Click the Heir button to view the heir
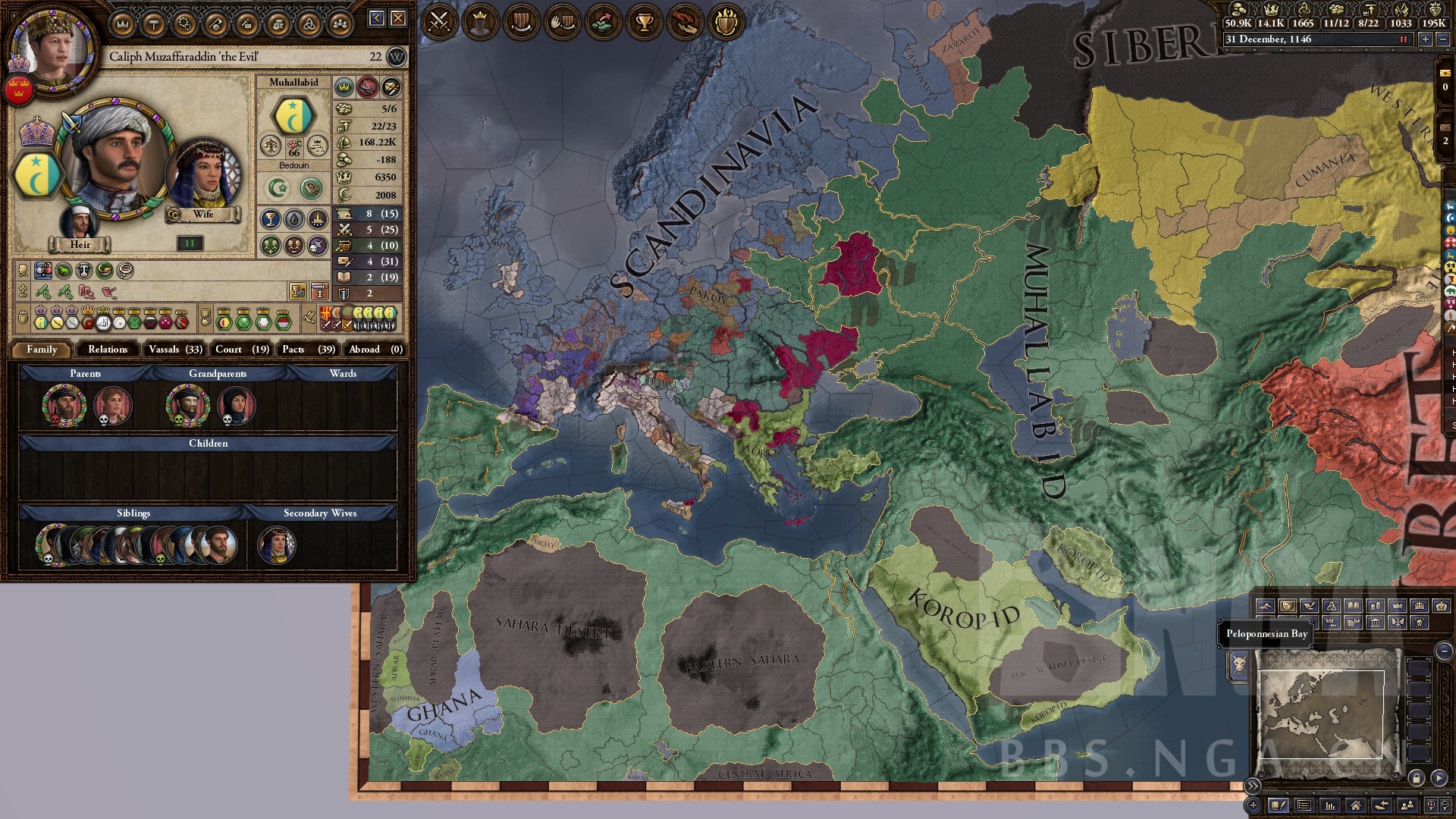 (80, 244)
